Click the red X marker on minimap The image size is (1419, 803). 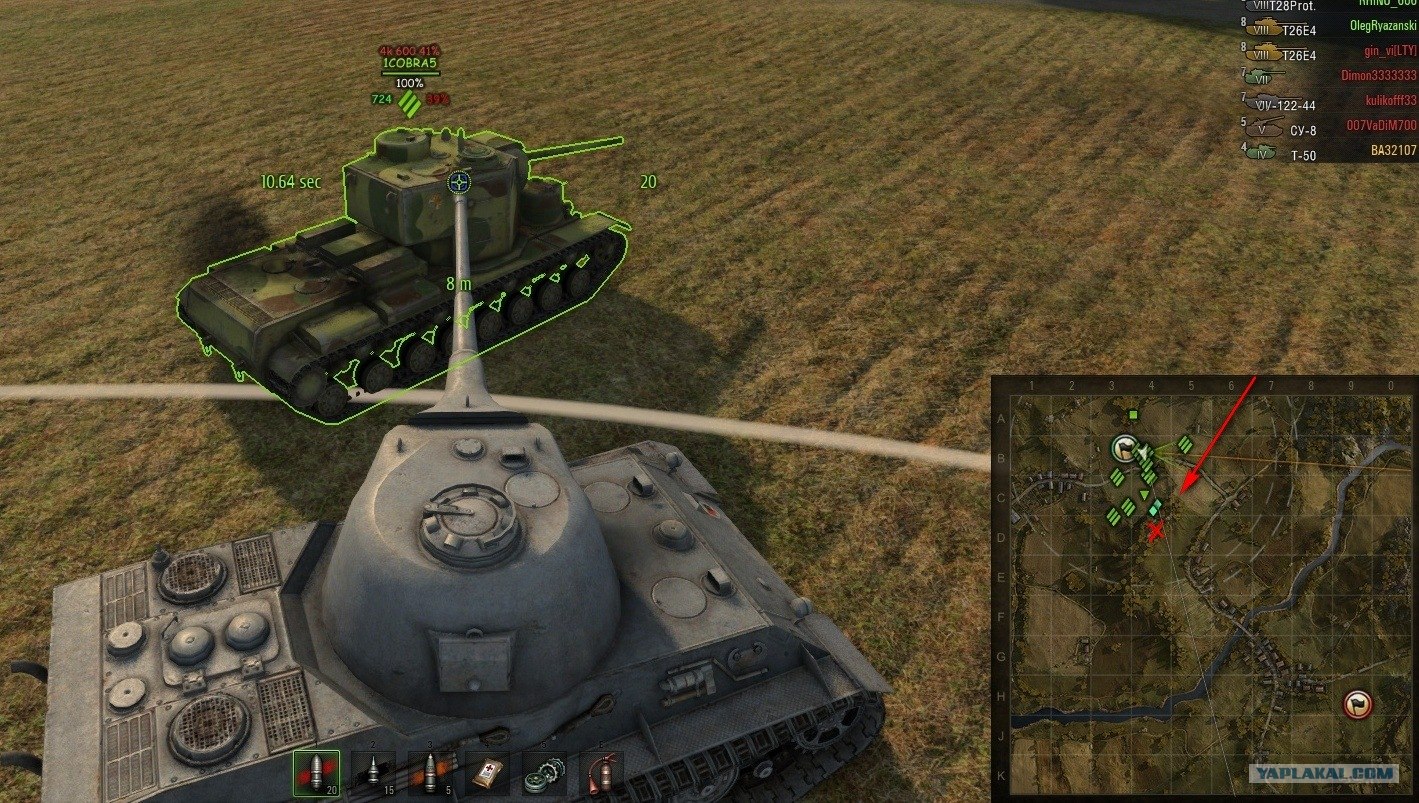[1156, 531]
